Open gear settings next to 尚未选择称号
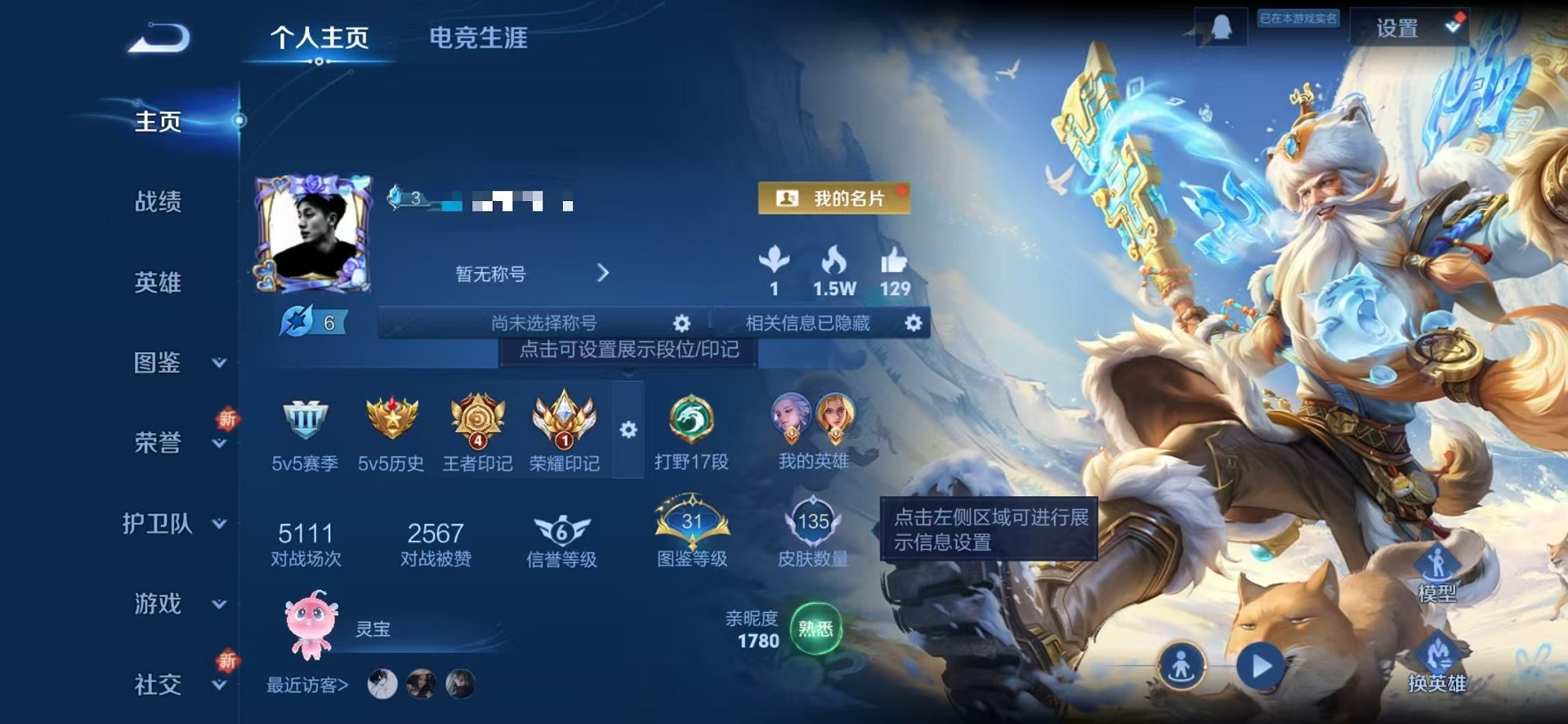The image size is (1568, 724). tap(683, 323)
